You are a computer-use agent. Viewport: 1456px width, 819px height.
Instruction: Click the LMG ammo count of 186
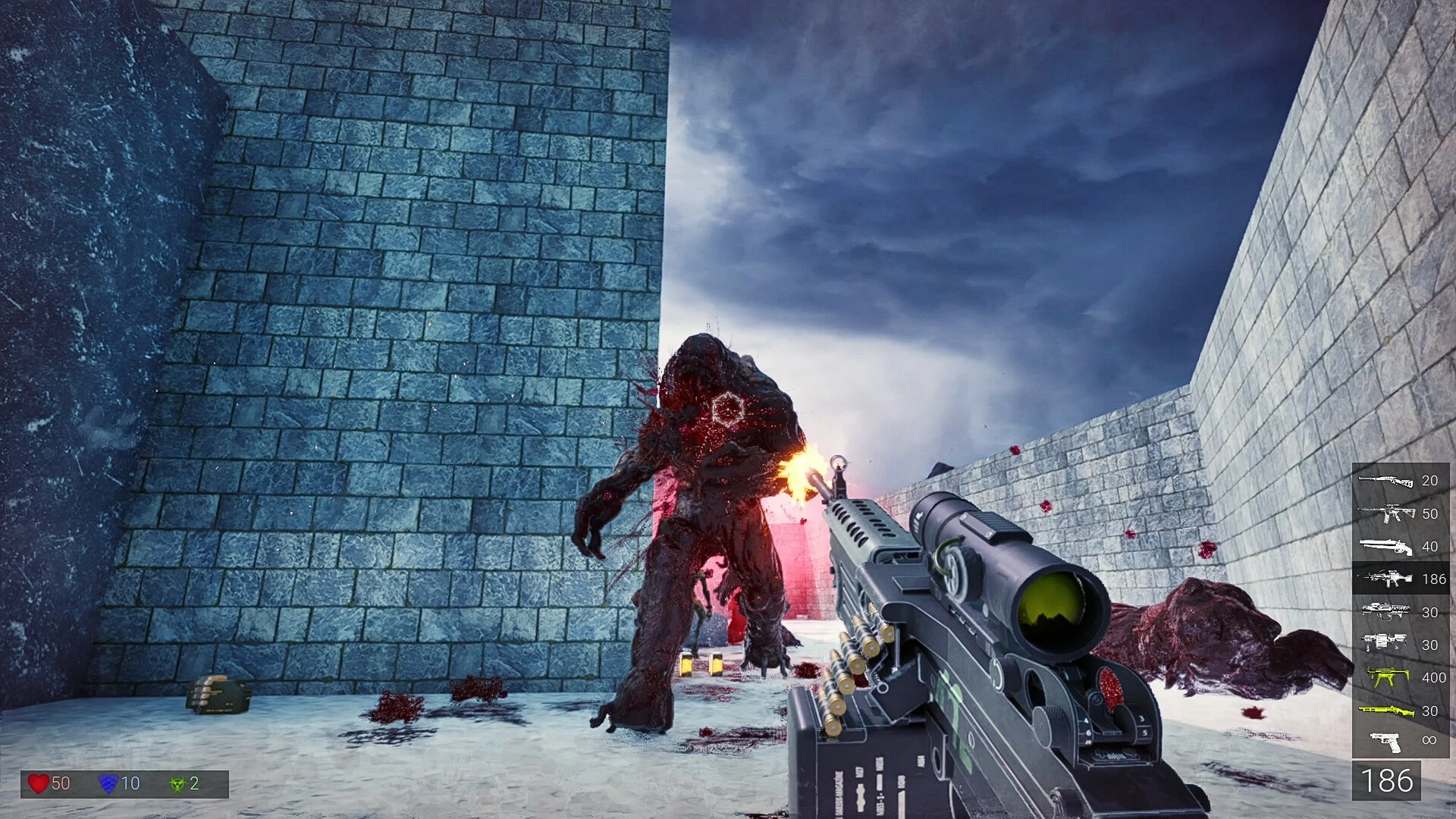click(x=1434, y=579)
